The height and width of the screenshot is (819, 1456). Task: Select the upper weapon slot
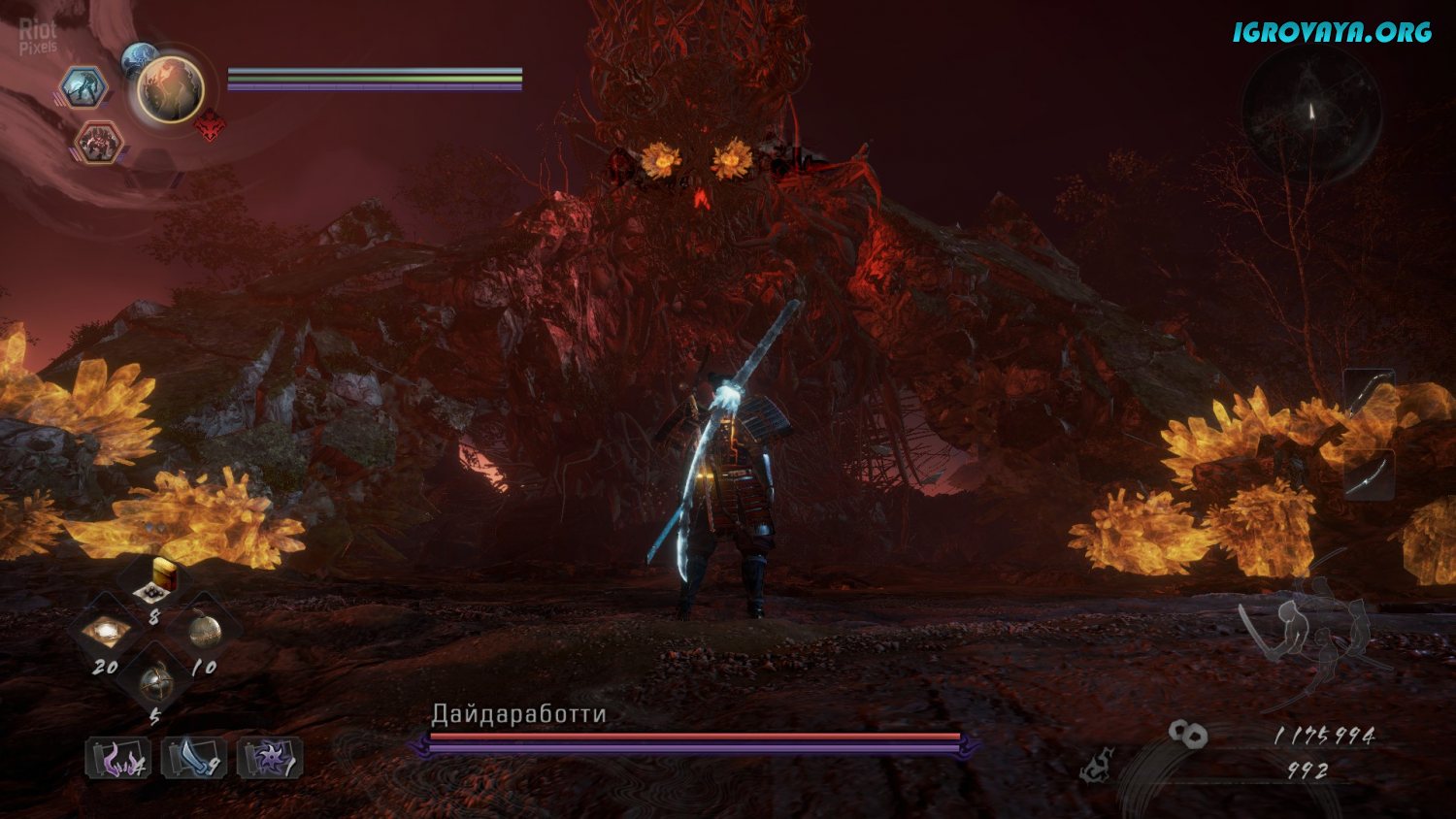(1369, 392)
